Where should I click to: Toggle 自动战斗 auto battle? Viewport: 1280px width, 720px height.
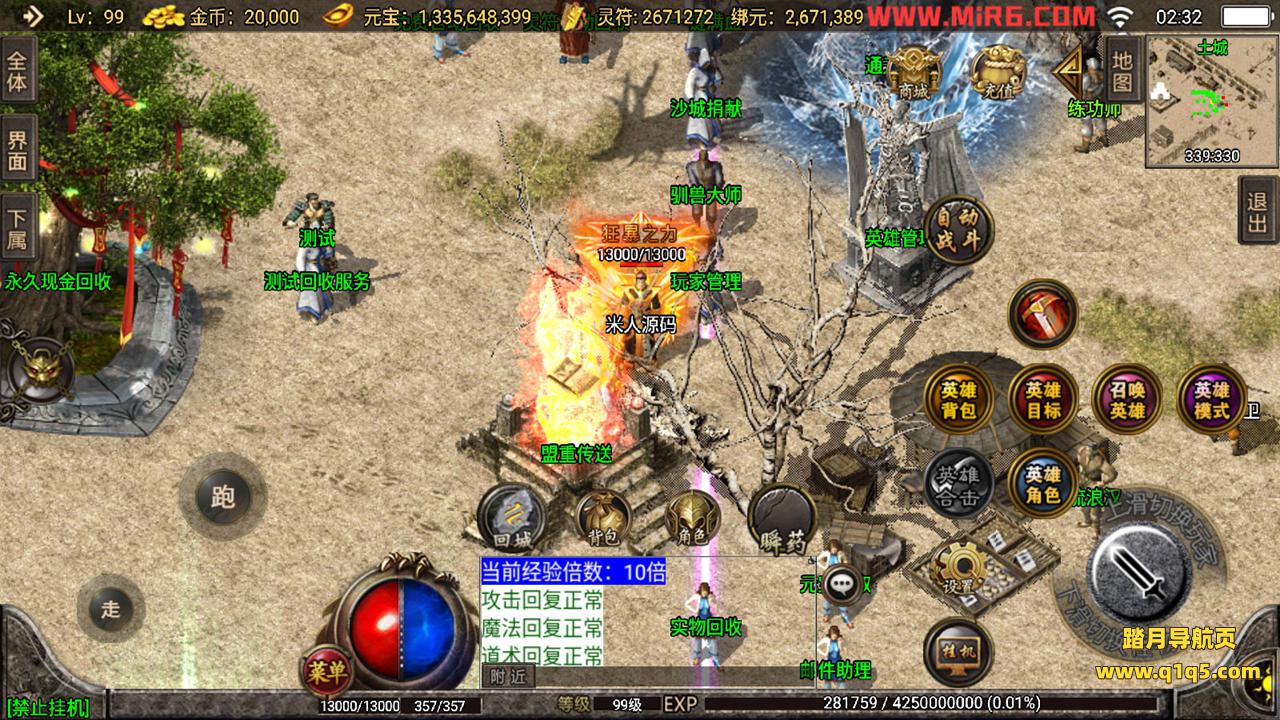tap(958, 230)
